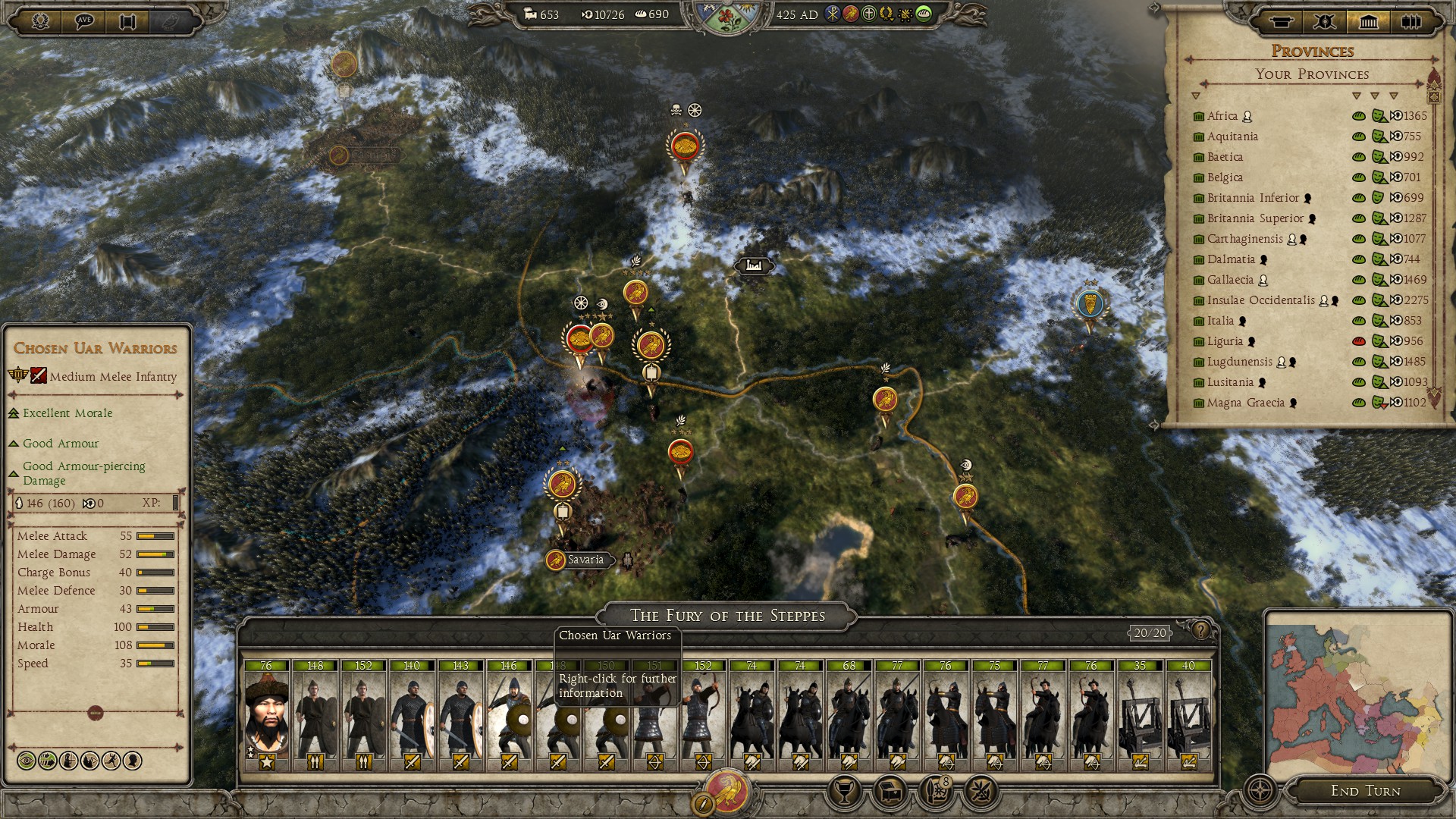Screen dimensions: 1456x819
Task: Open the scroll icon in top-left bar
Action: (x=127, y=20)
